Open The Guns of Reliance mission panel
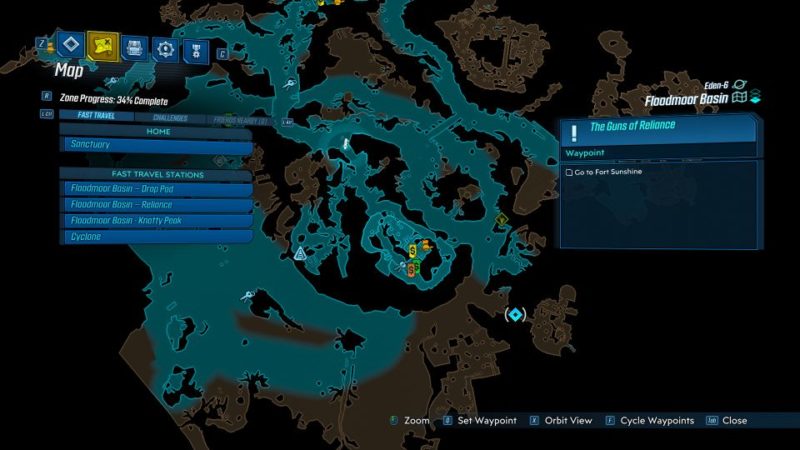Screen dimensions: 800x450 click(x=658, y=126)
